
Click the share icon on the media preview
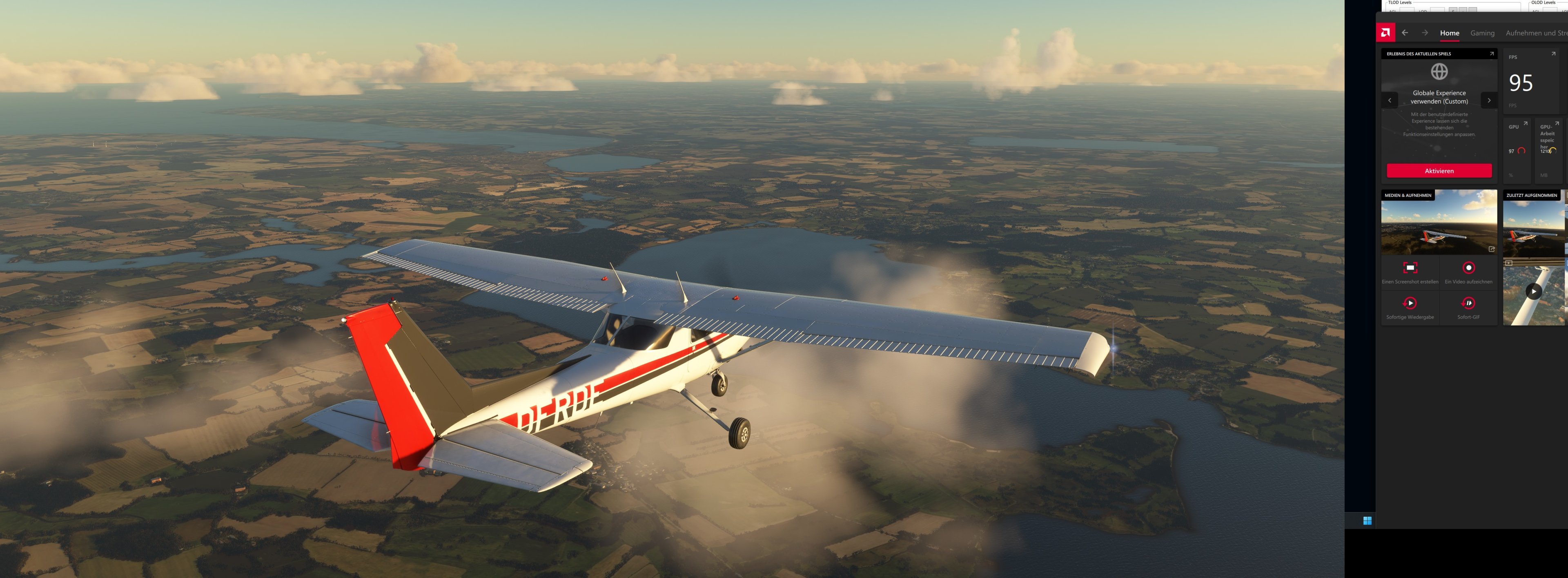(1492, 249)
